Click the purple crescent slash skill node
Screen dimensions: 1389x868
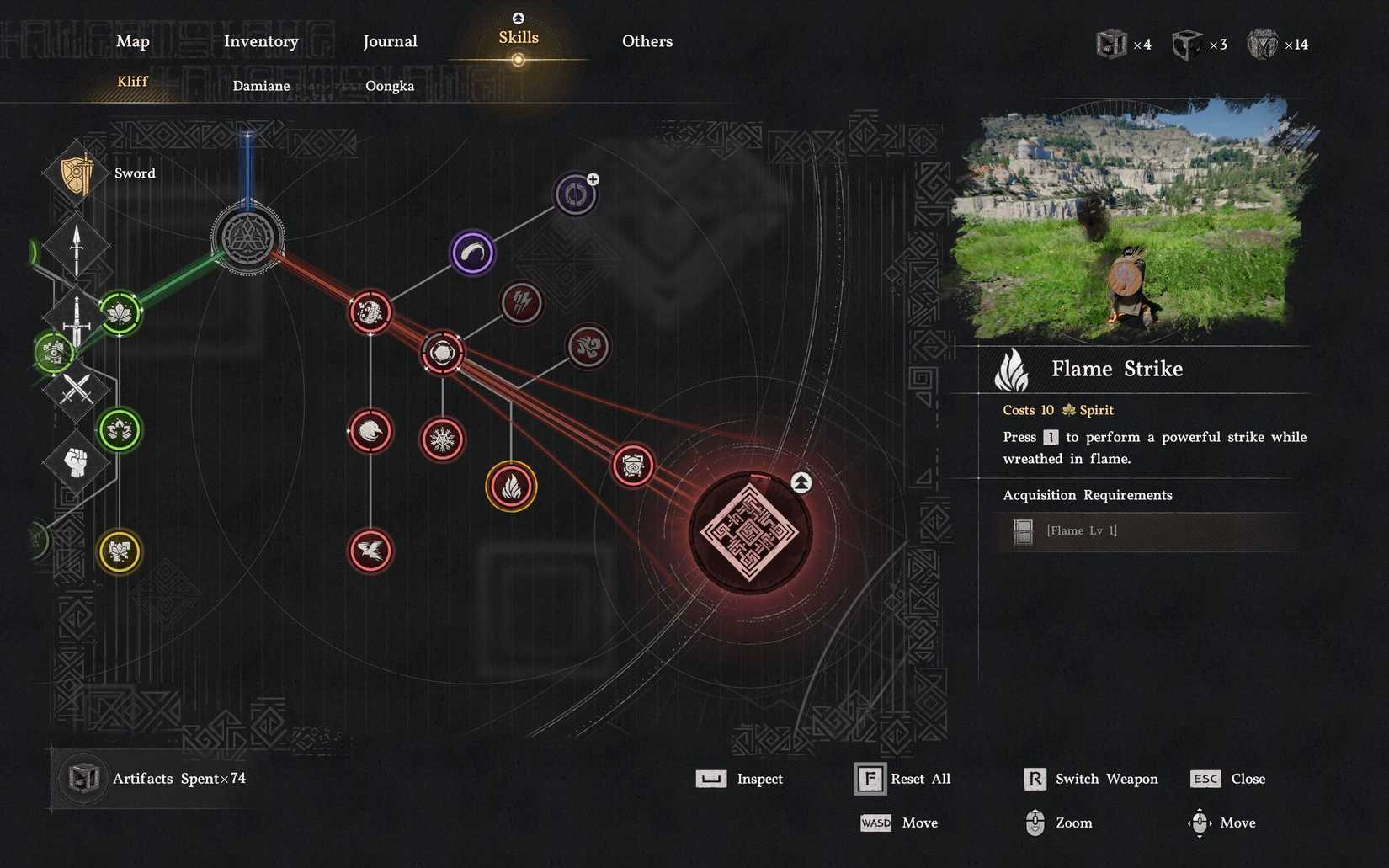pyautogui.click(x=472, y=253)
